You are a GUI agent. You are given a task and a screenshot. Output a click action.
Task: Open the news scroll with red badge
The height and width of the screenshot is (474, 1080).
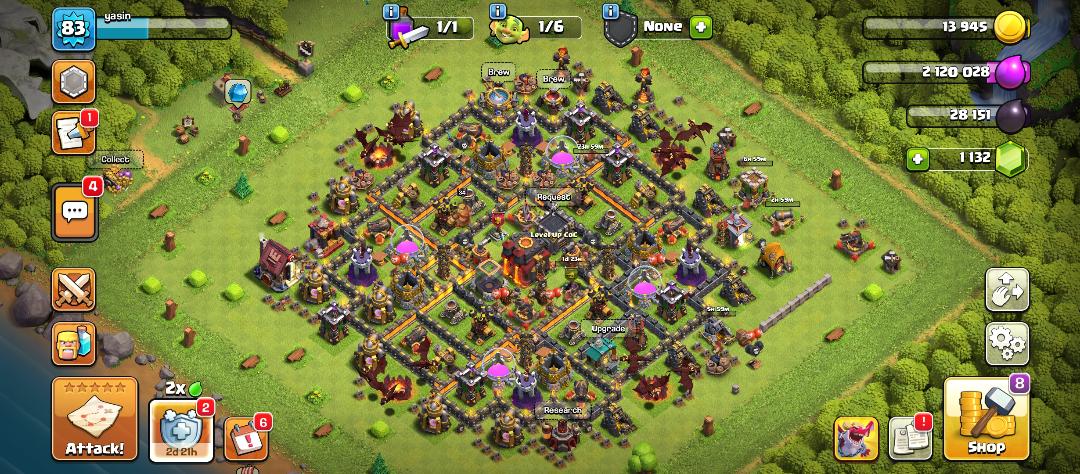coord(74,133)
